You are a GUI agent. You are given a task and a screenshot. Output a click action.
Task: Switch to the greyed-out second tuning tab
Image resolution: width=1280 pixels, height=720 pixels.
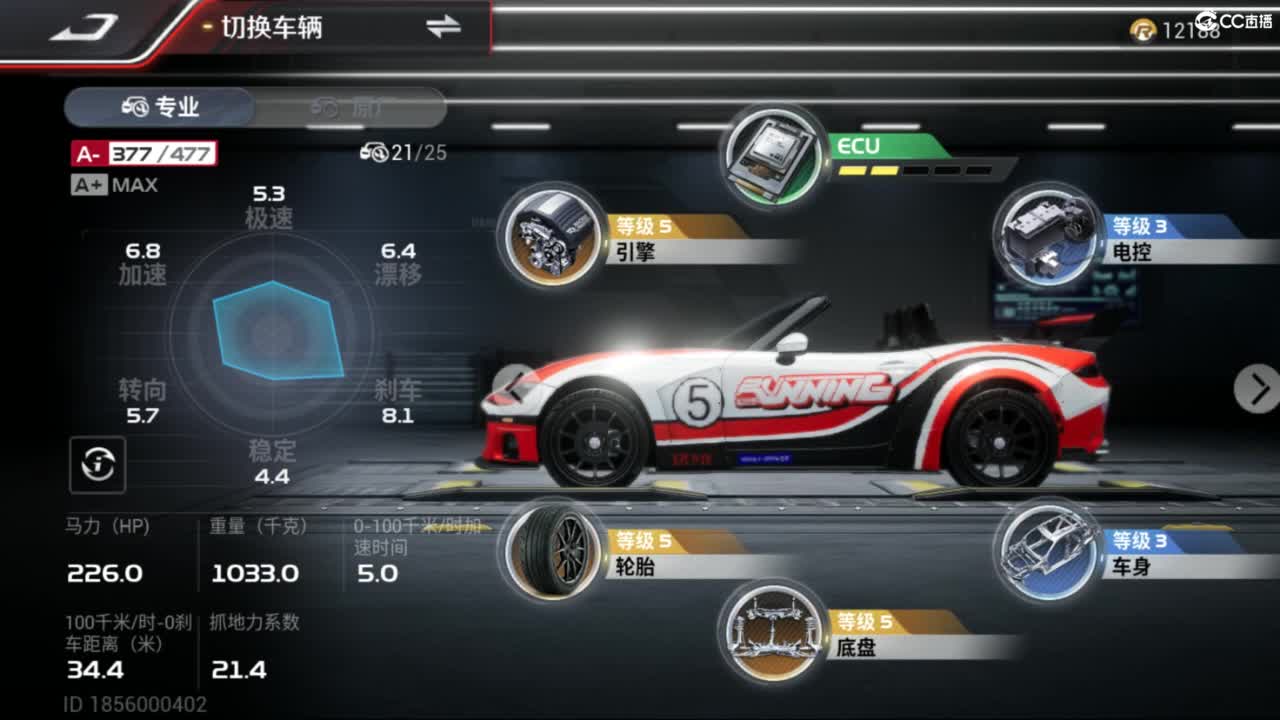coord(350,107)
